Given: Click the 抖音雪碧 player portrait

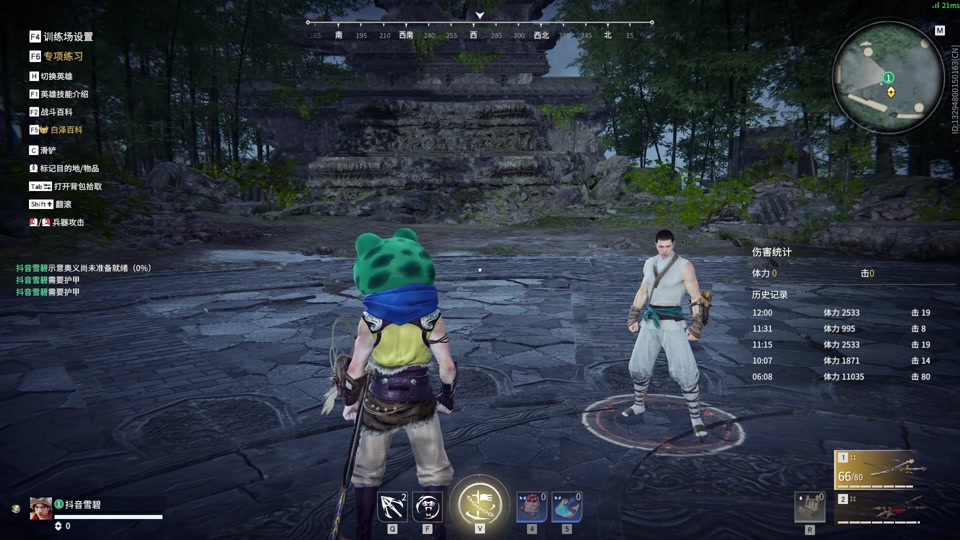Looking at the screenshot, I should click(x=41, y=507).
